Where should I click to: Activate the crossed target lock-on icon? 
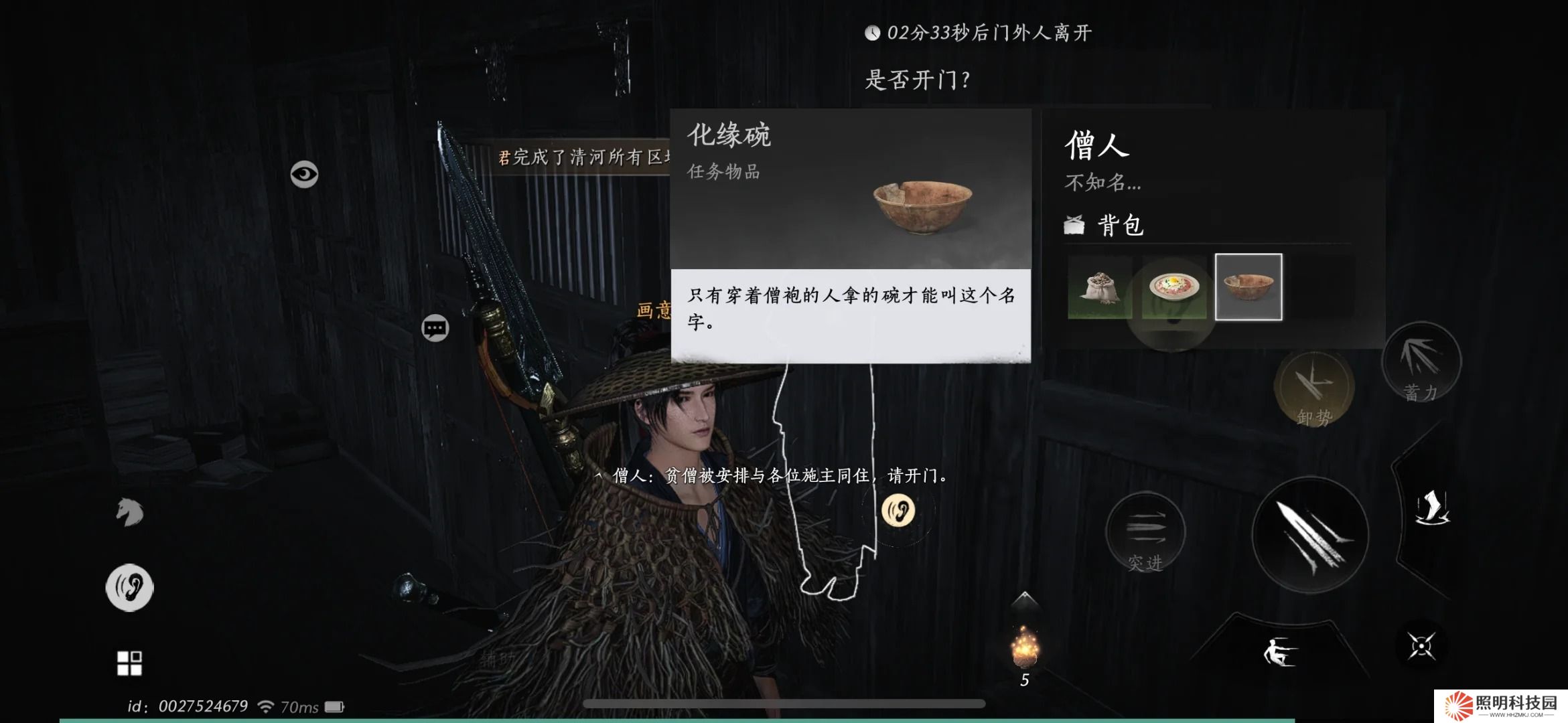tap(1421, 646)
